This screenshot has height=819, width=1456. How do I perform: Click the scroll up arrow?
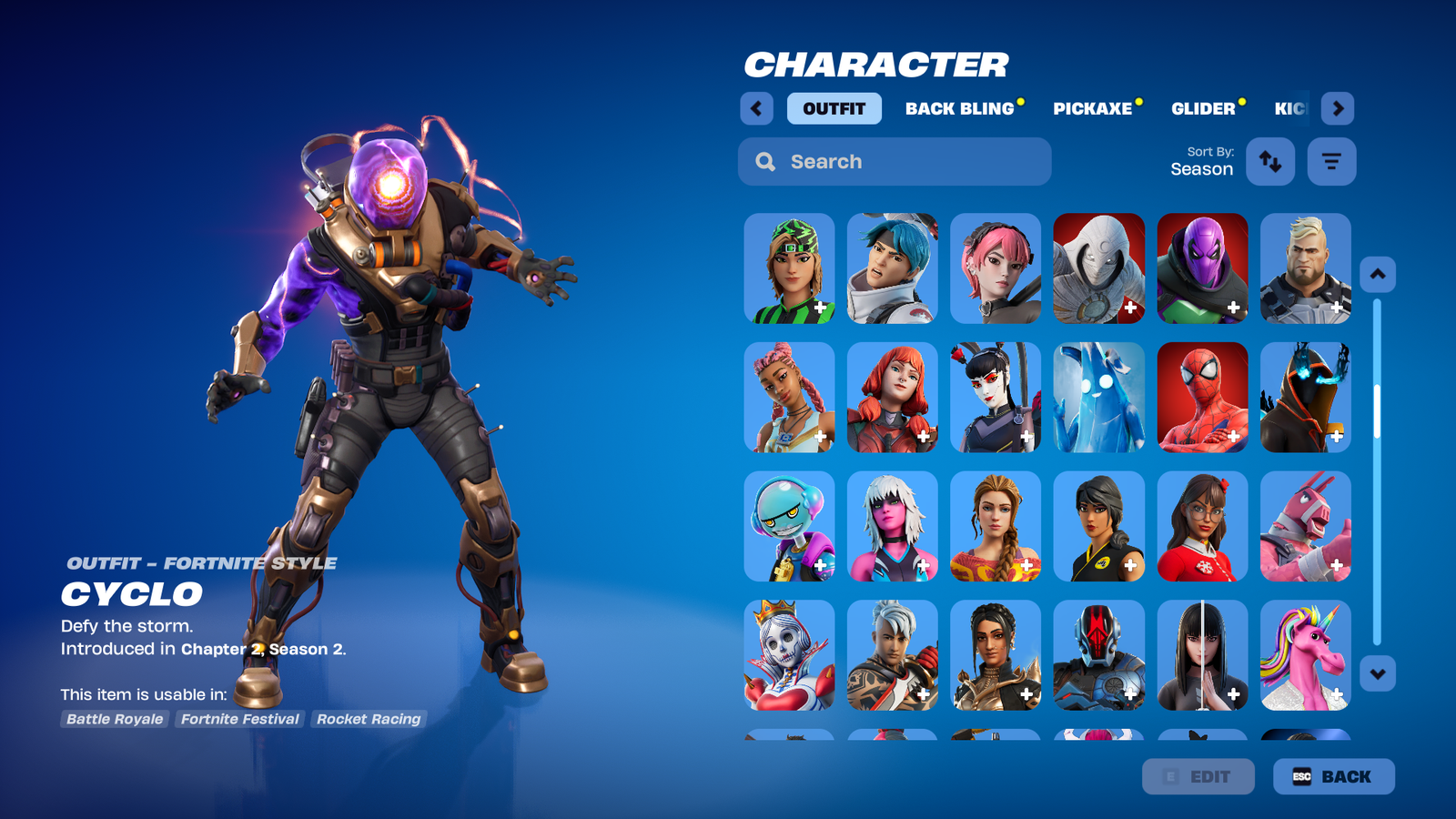pyautogui.click(x=1378, y=274)
